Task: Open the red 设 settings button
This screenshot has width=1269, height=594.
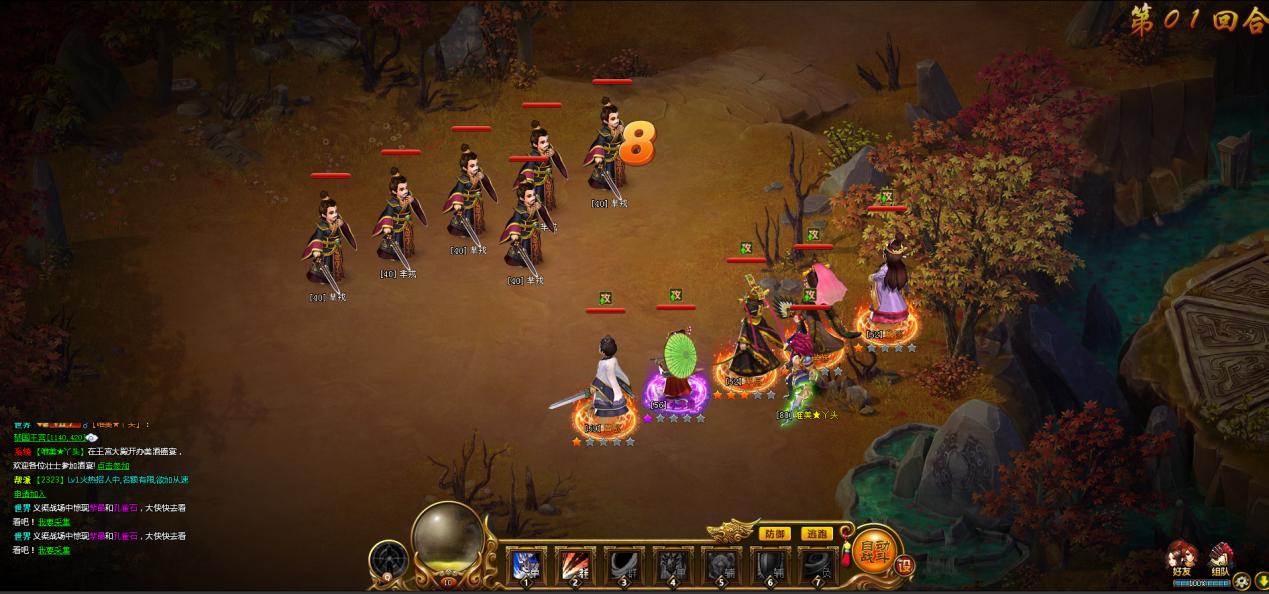Action: coord(904,565)
